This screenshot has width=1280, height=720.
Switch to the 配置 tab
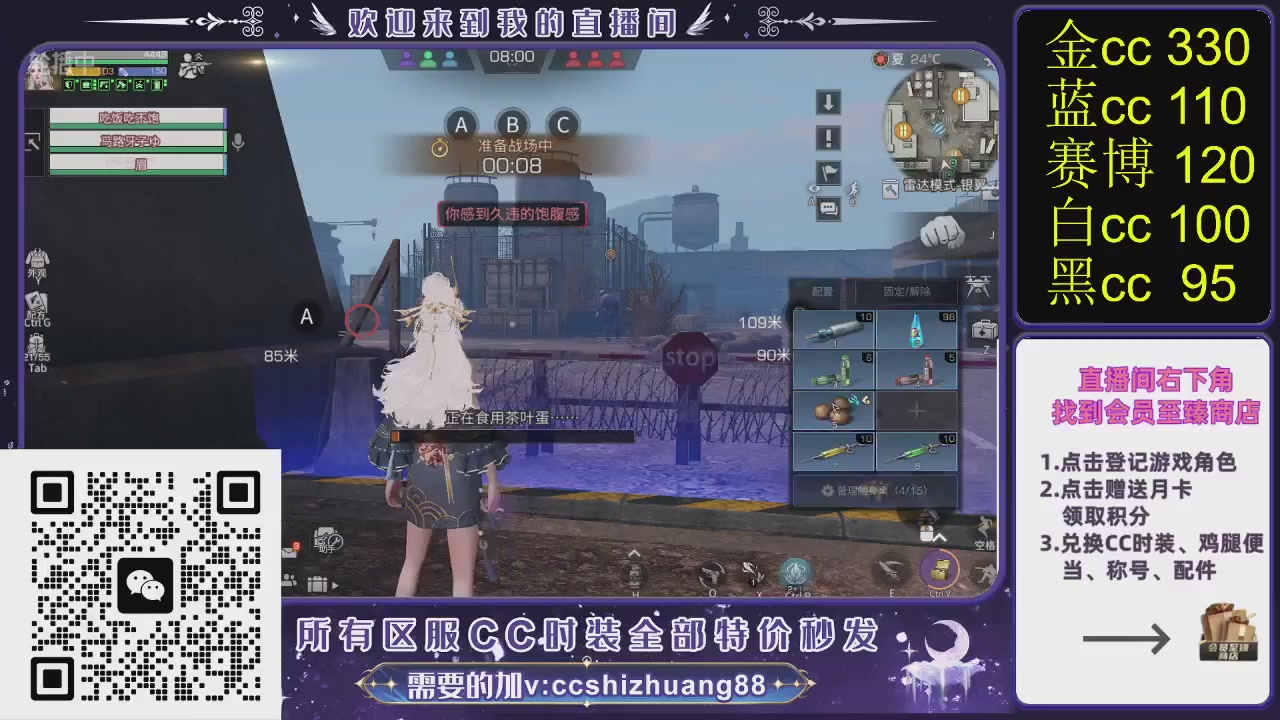tap(821, 291)
